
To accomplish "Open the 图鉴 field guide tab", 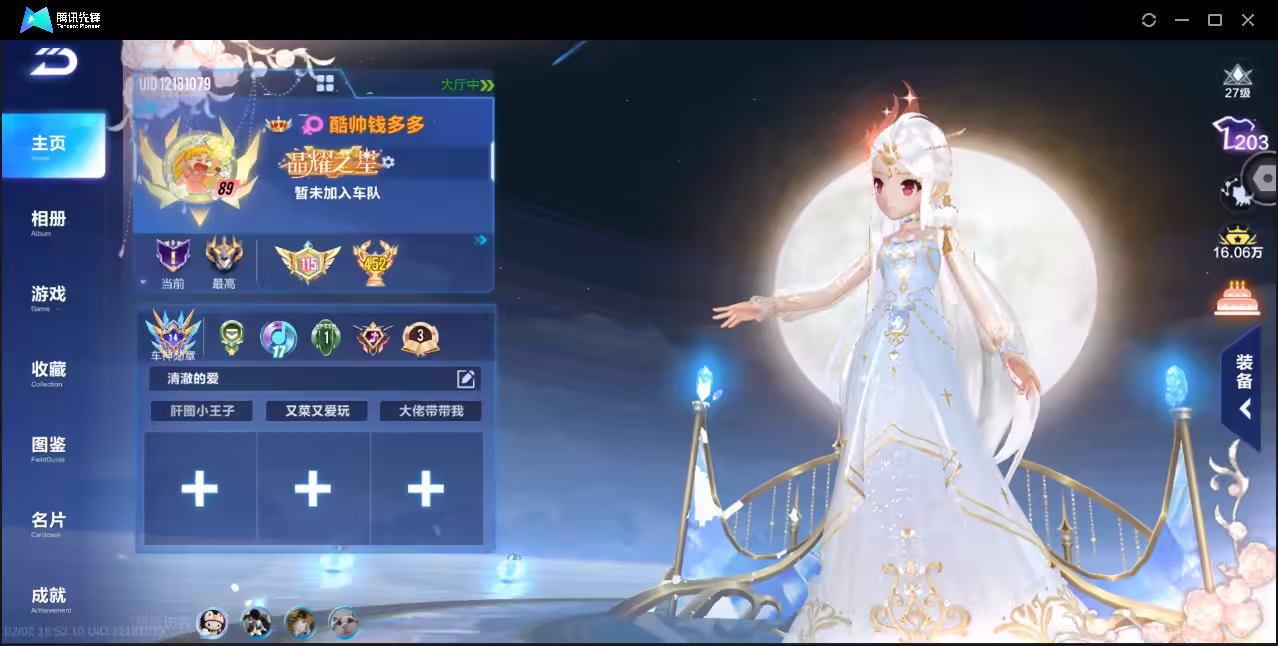I will pos(48,446).
